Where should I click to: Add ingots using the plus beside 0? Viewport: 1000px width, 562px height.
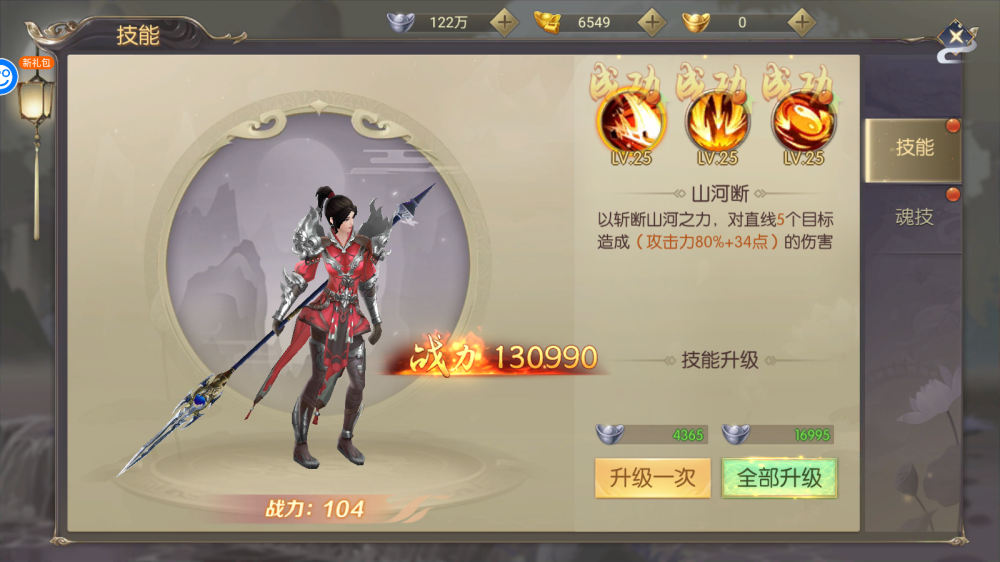pyautogui.click(x=801, y=21)
